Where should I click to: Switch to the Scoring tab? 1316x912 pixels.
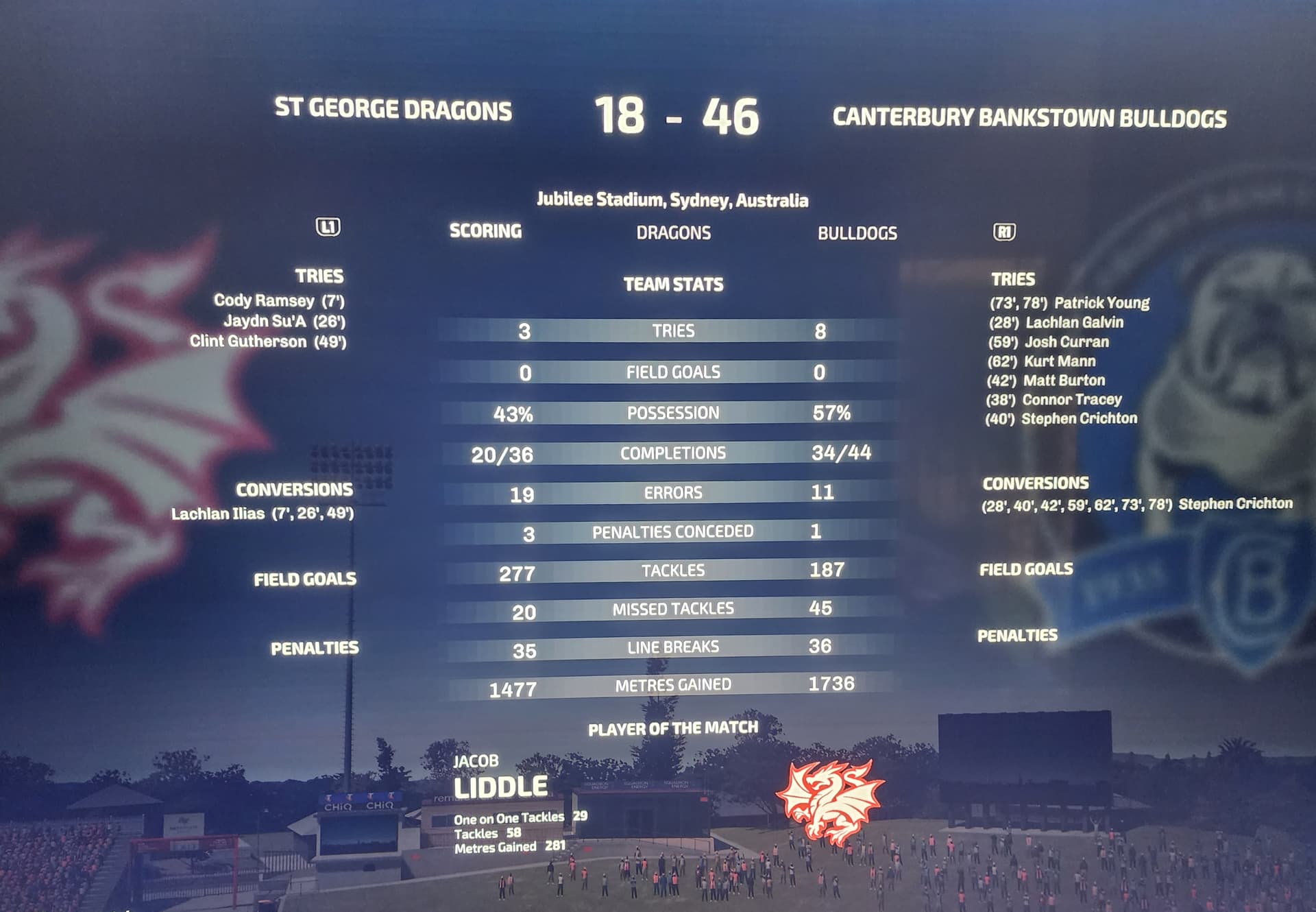pos(485,231)
